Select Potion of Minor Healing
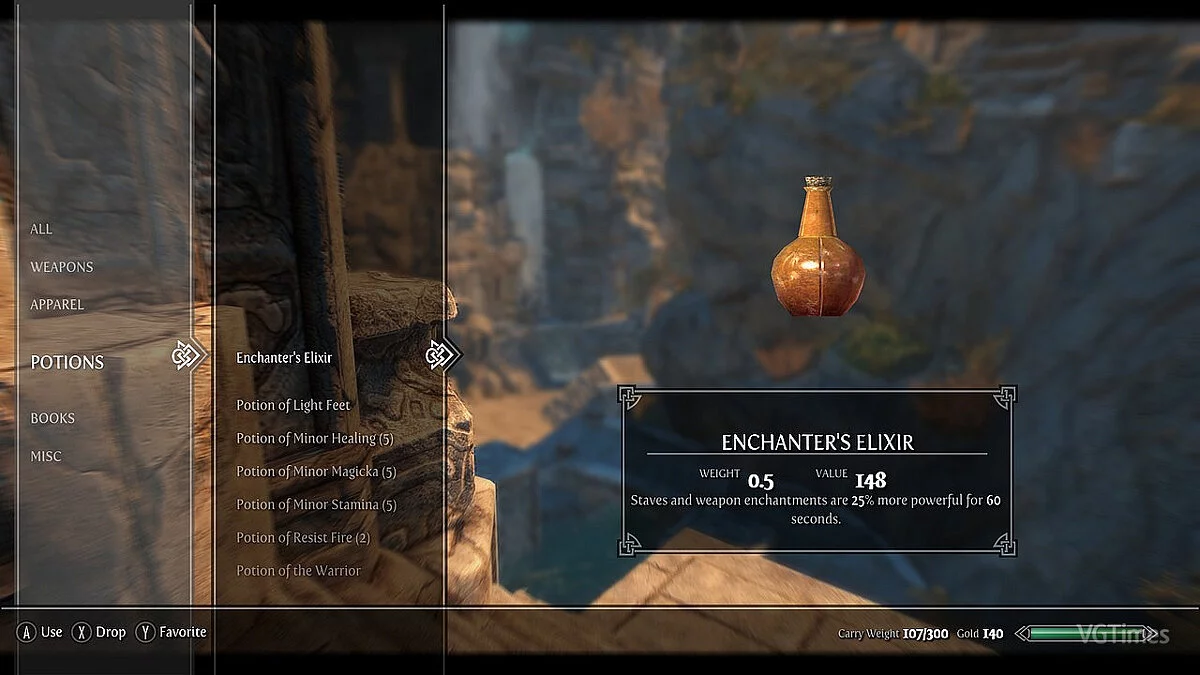 [x=315, y=438]
